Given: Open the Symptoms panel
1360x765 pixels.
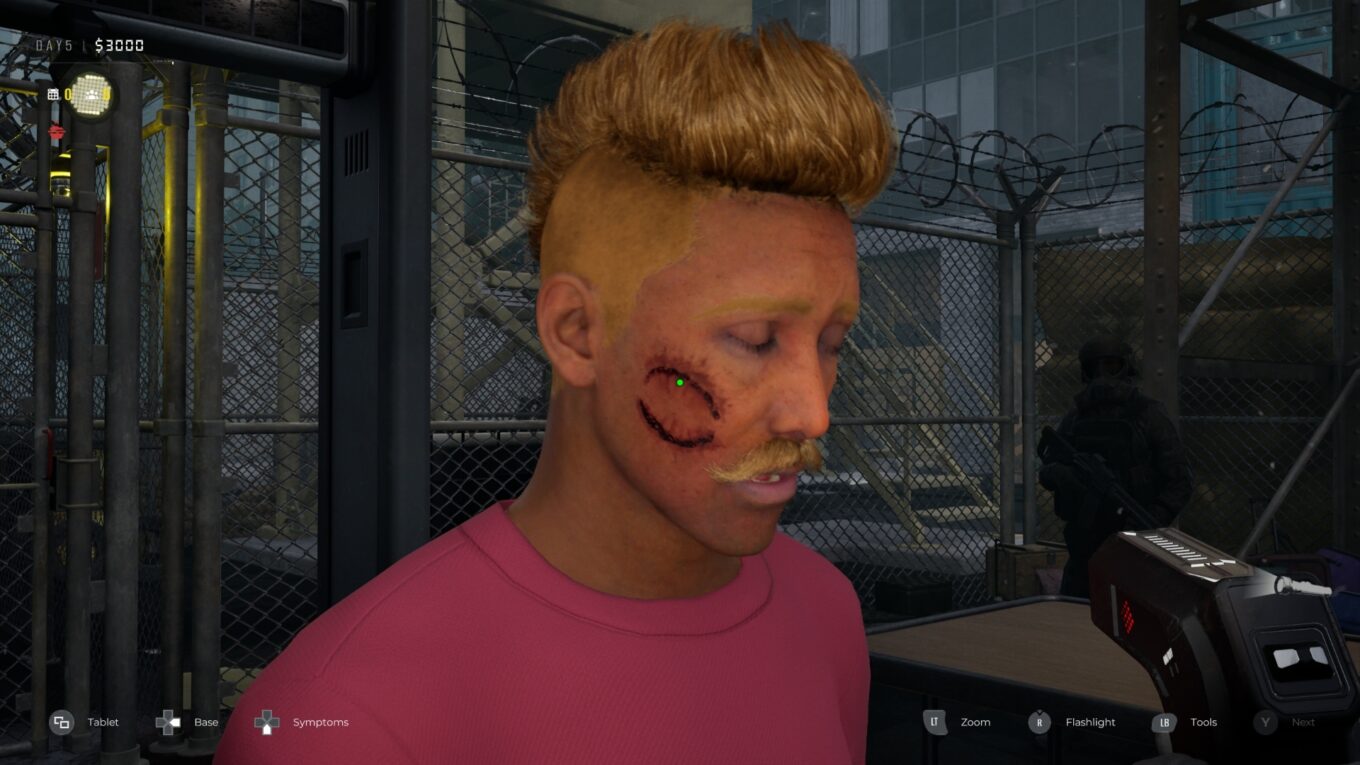Looking at the screenshot, I should [x=320, y=721].
